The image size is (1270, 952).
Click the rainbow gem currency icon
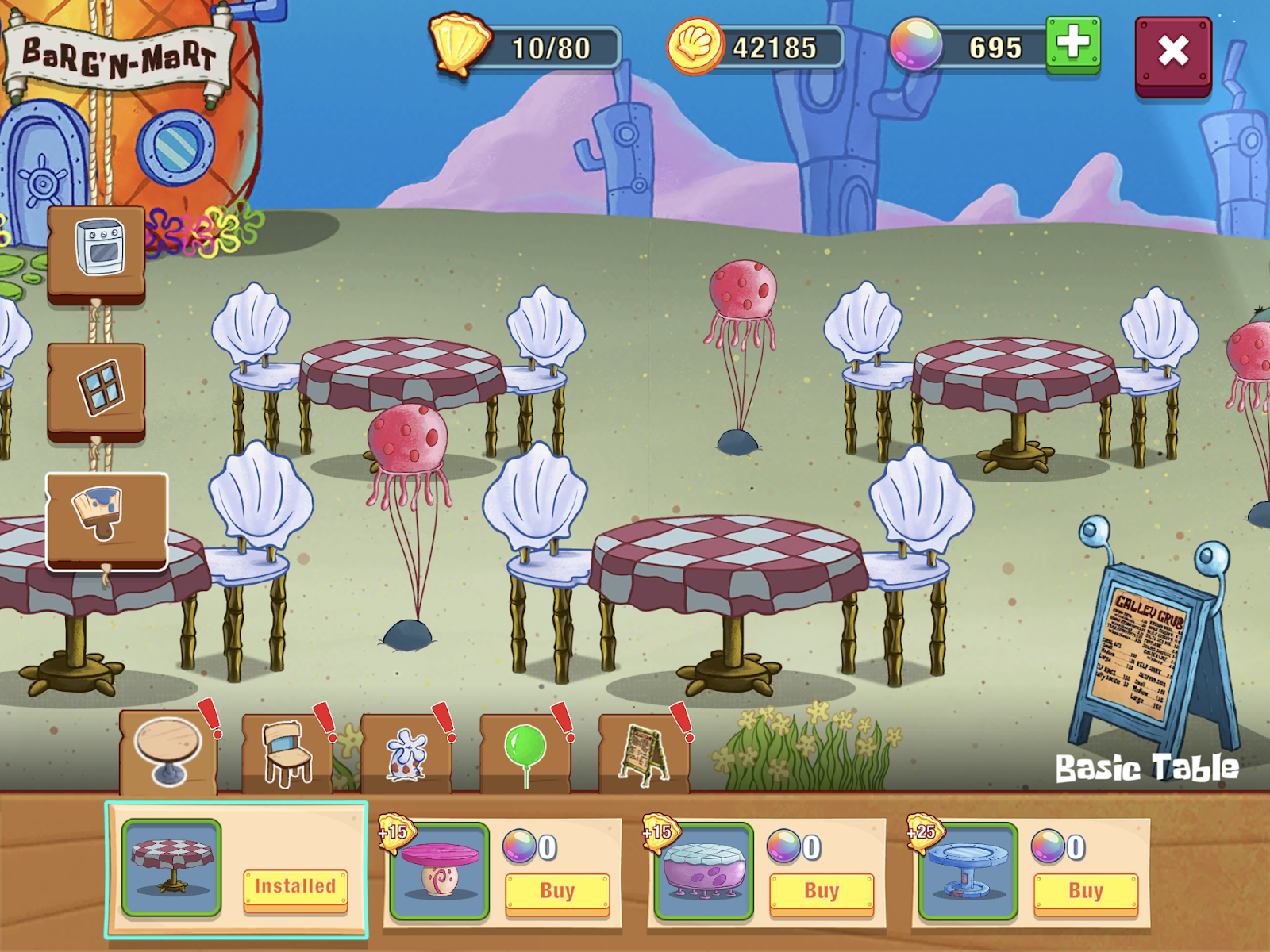click(915, 44)
